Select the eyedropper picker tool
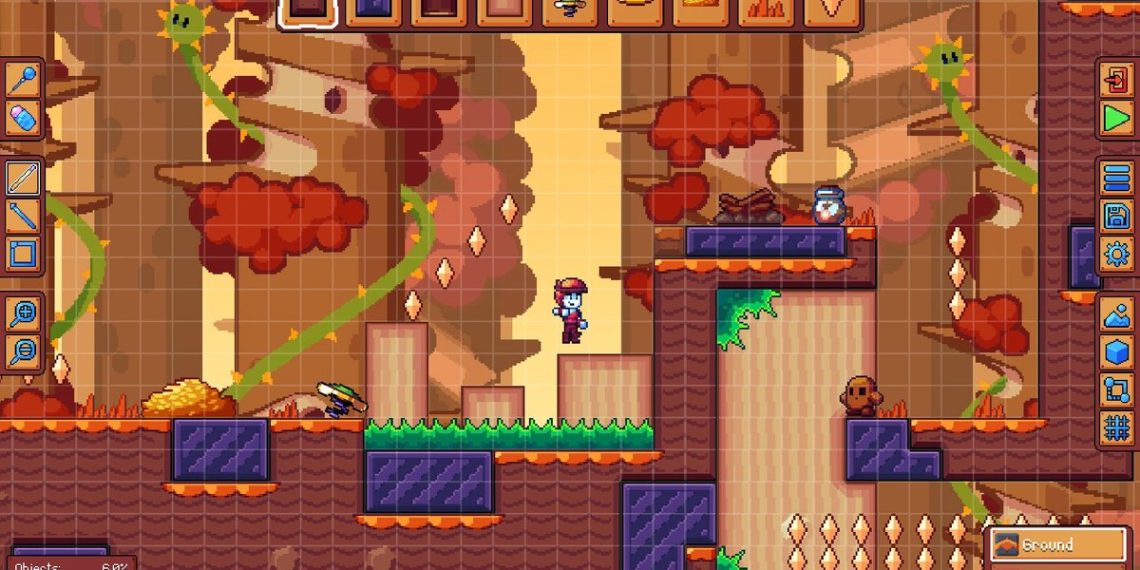1140x570 pixels. [x=22, y=79]
